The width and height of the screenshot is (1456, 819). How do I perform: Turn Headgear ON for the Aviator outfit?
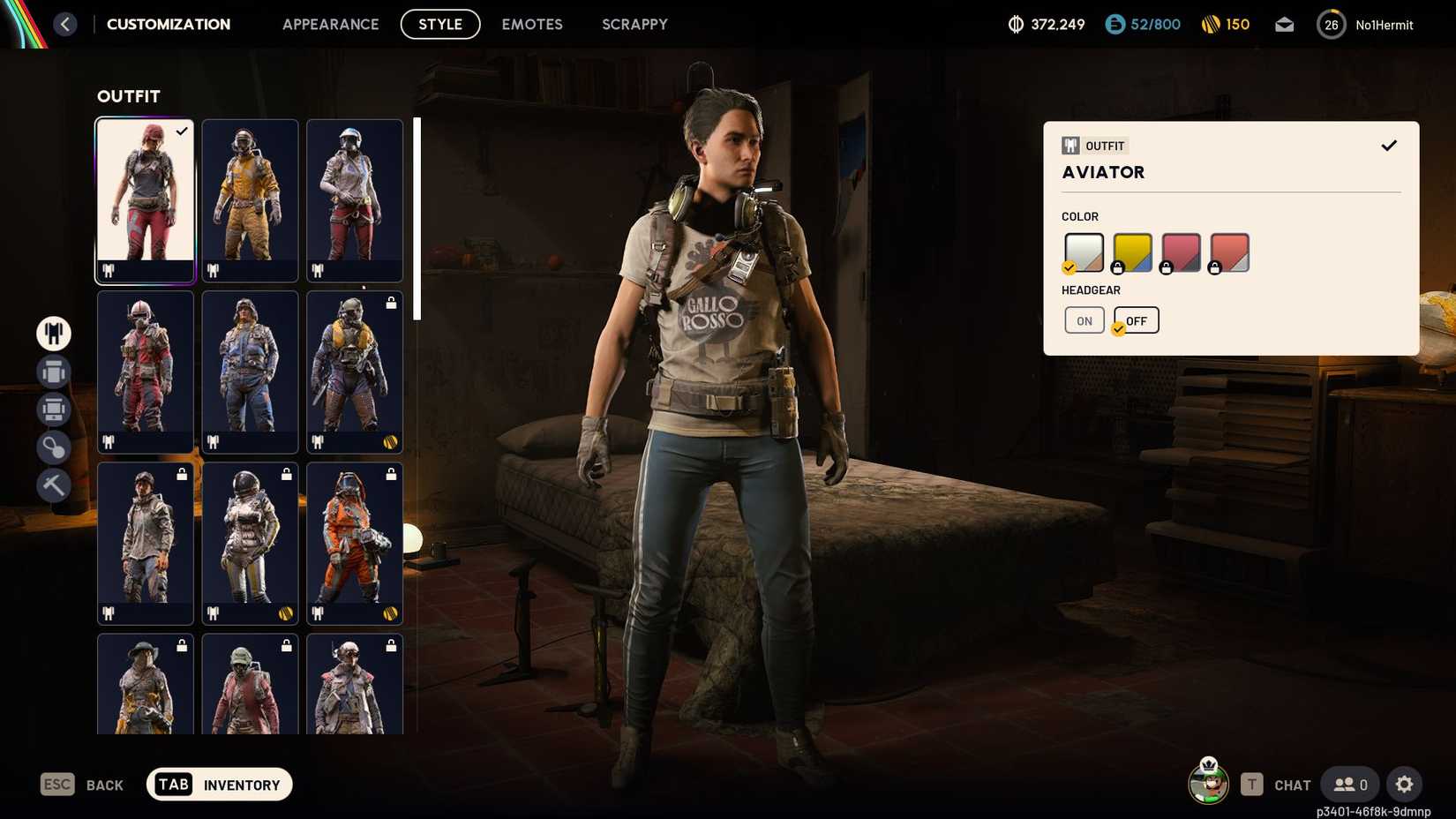point(1084,320)
